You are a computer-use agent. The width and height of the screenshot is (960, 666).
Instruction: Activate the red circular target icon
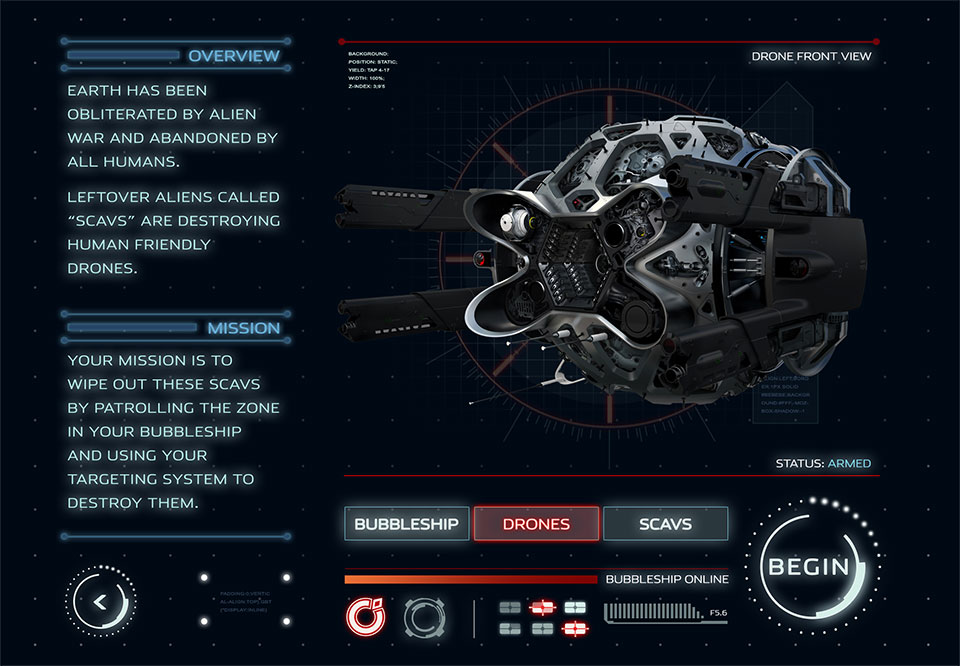coord(364,617)
